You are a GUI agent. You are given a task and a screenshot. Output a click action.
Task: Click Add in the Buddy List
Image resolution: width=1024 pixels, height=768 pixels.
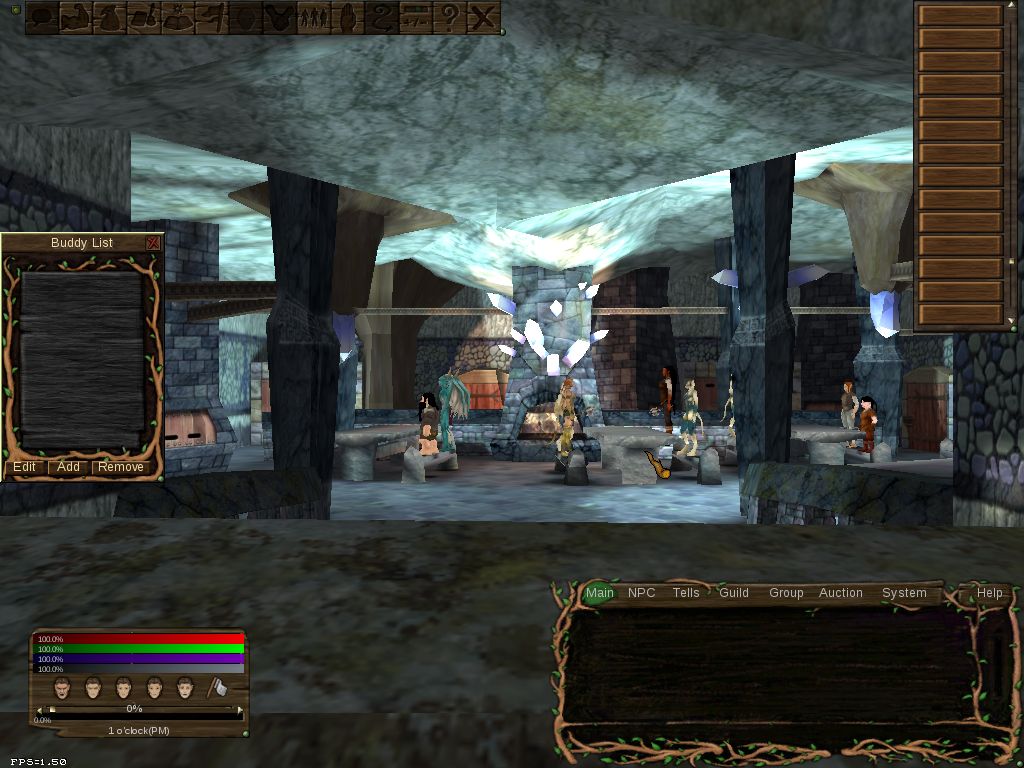68,467
